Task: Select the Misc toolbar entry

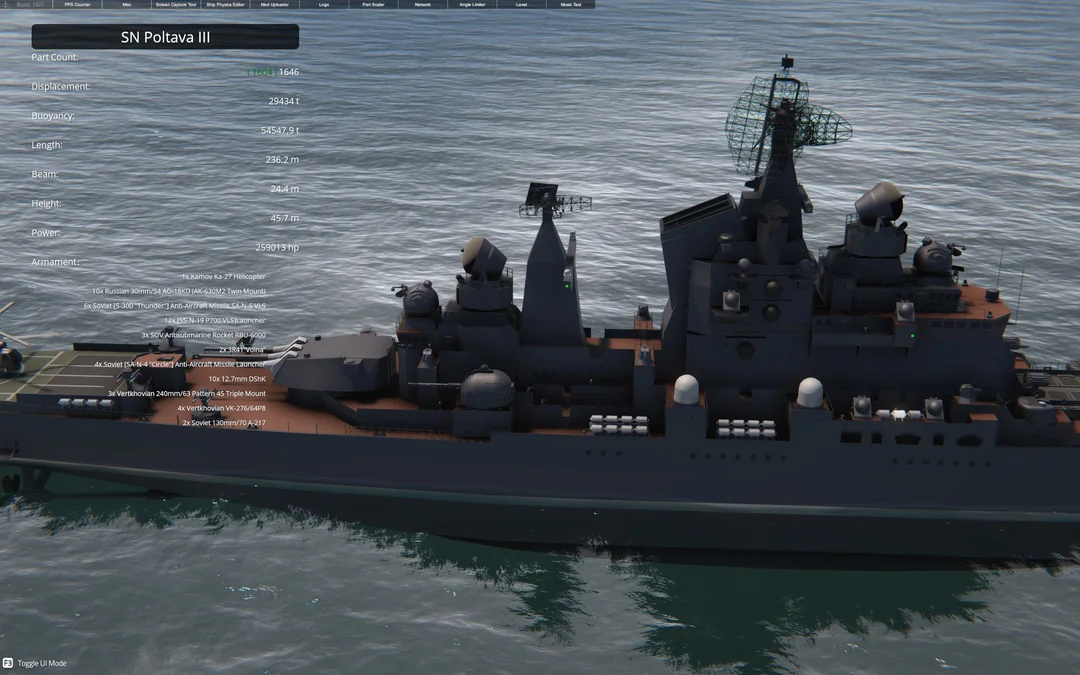Action: pos(127,5)
